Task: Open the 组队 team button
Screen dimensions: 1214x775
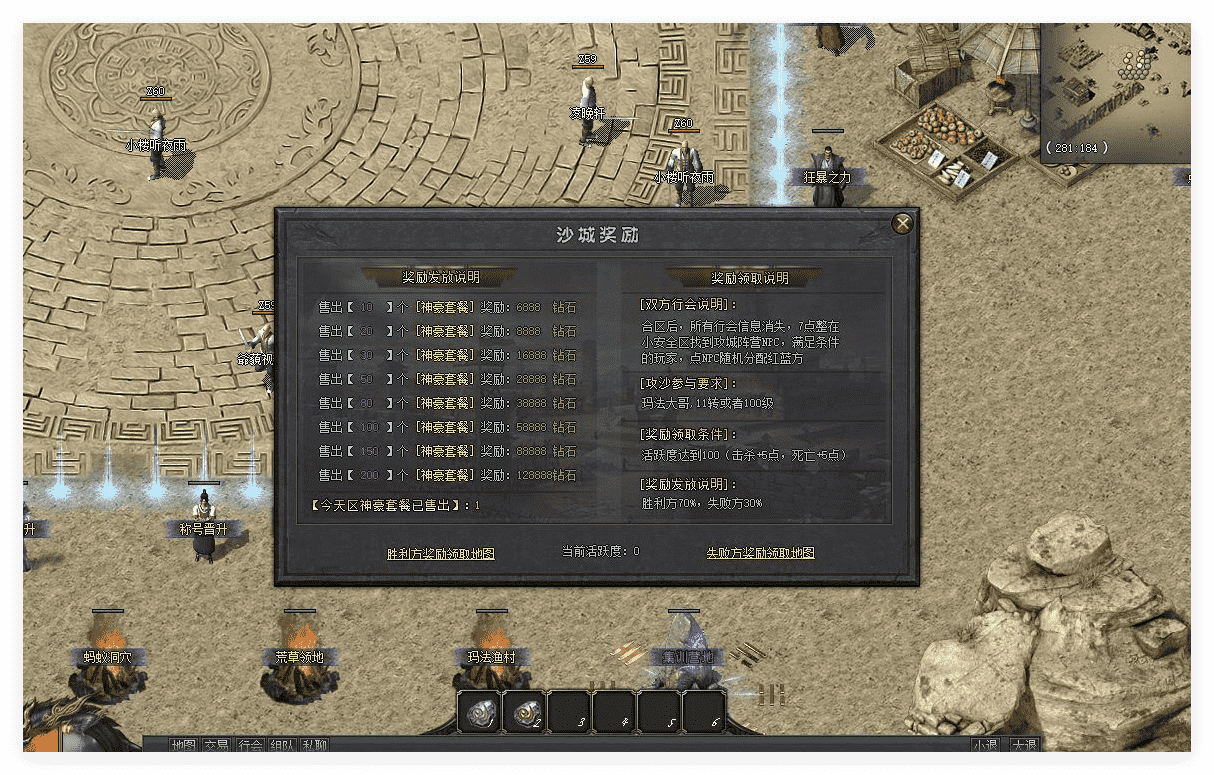Action: pos(282,745)
